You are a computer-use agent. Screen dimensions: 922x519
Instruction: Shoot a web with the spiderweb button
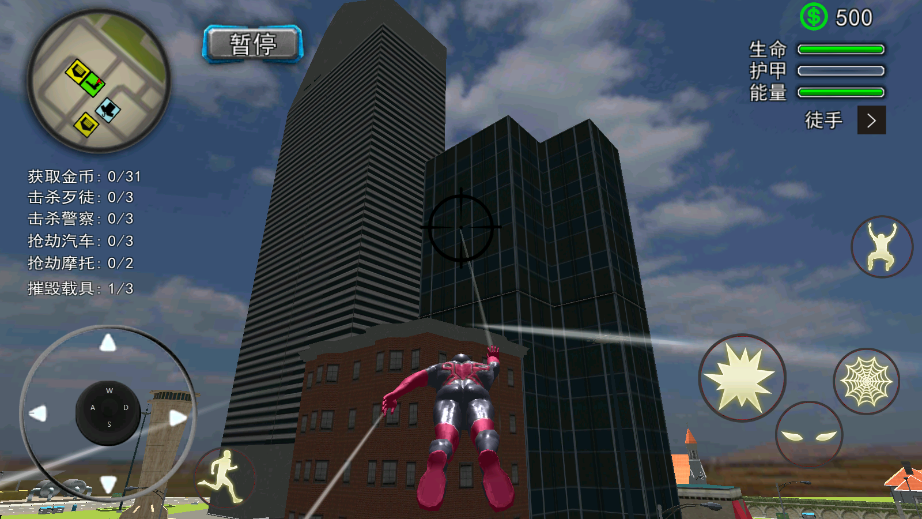(866, 380)
